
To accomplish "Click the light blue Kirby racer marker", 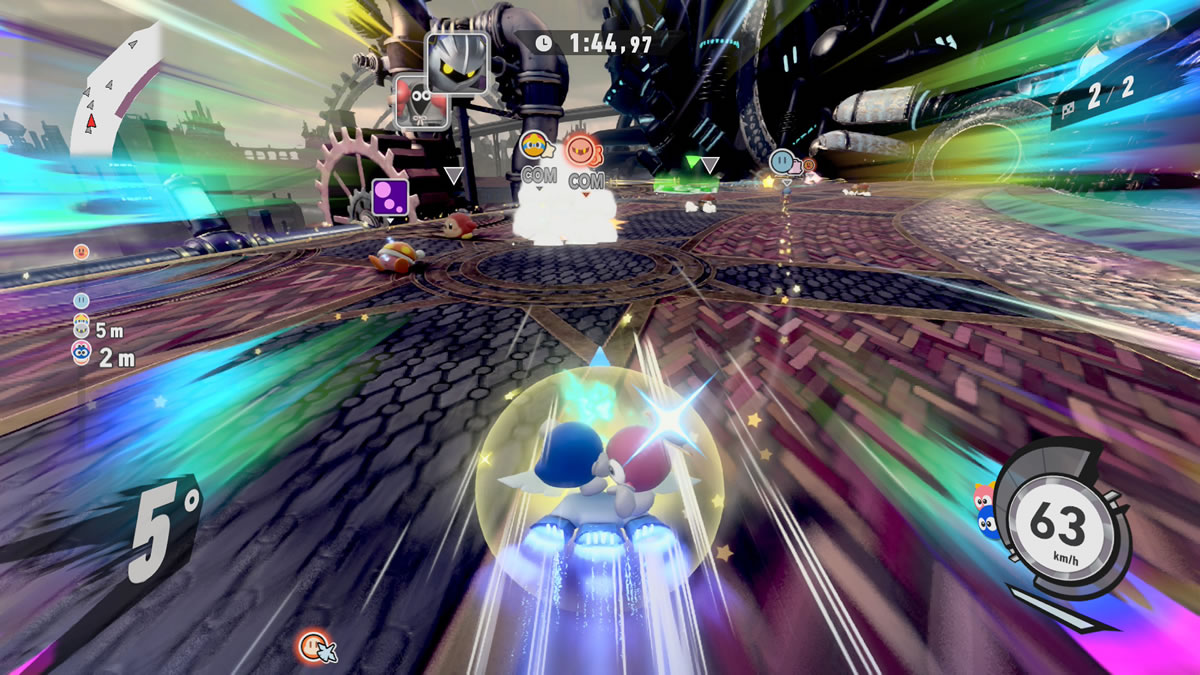I will point(782,160).
